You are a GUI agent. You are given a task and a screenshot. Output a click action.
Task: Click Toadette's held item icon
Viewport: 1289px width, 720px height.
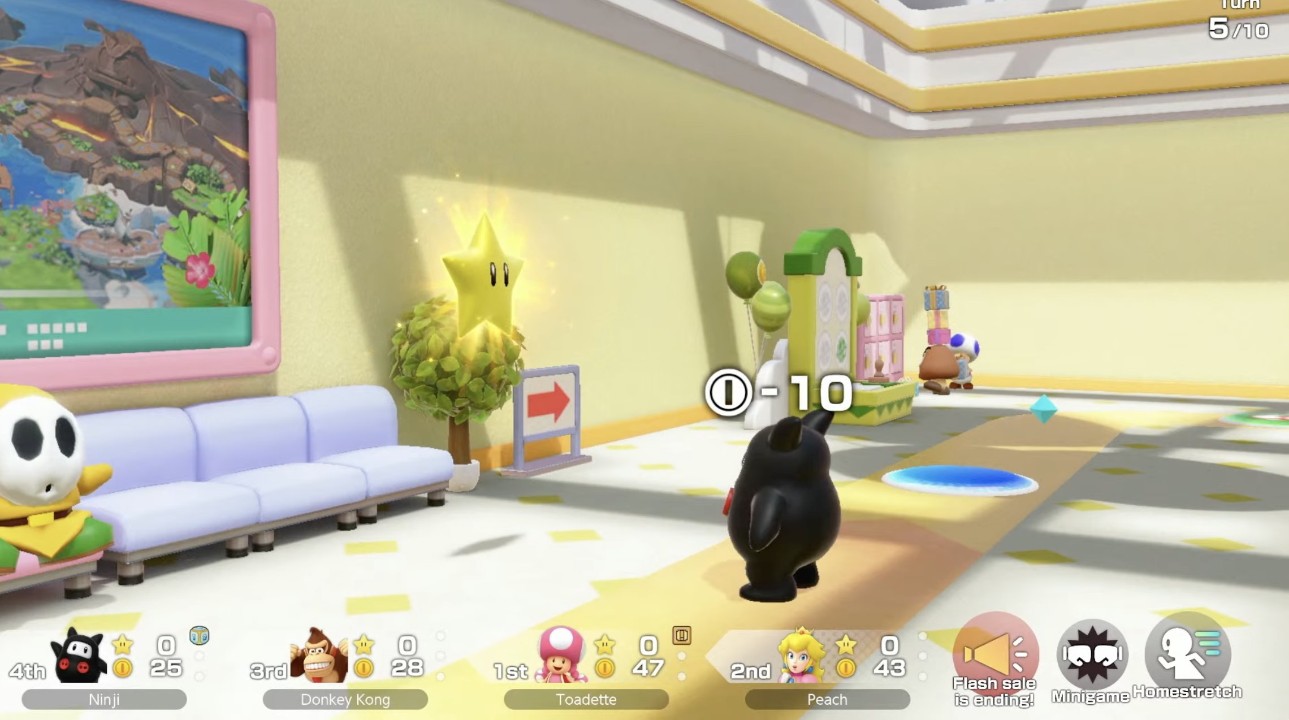[682, 634]
